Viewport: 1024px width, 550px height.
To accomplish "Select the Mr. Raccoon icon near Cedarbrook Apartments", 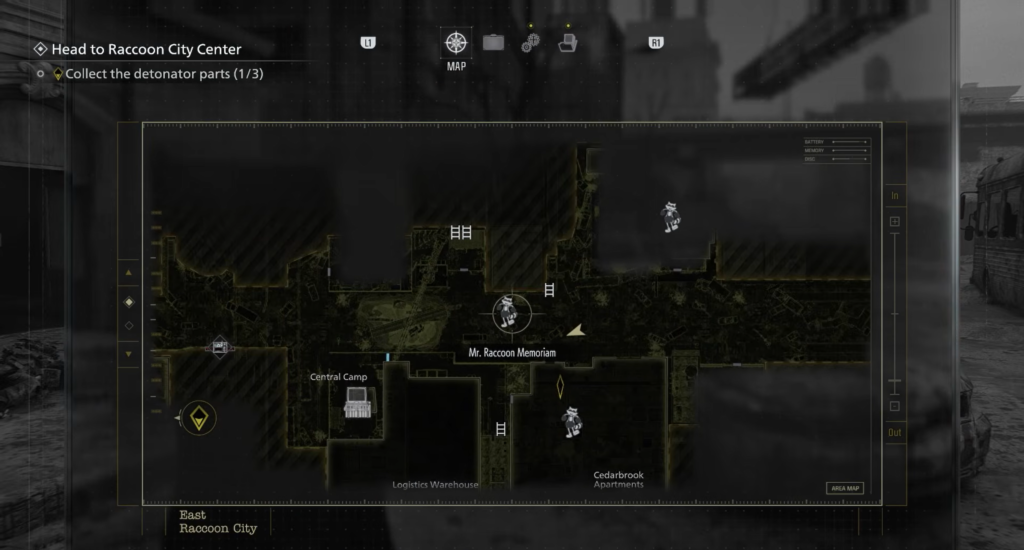I will [571, 421].
